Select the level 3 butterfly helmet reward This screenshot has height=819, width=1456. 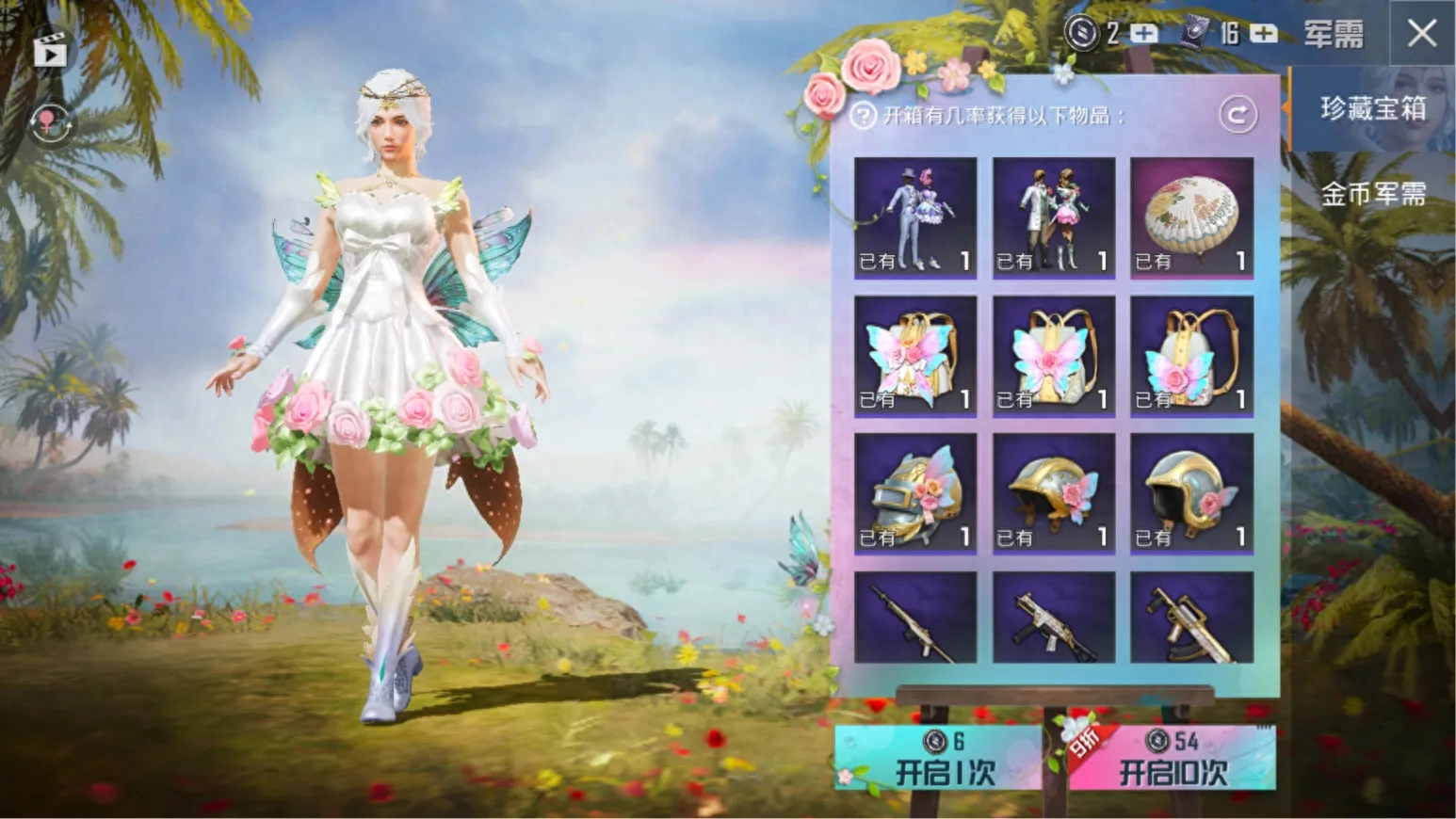coord(915,493)
